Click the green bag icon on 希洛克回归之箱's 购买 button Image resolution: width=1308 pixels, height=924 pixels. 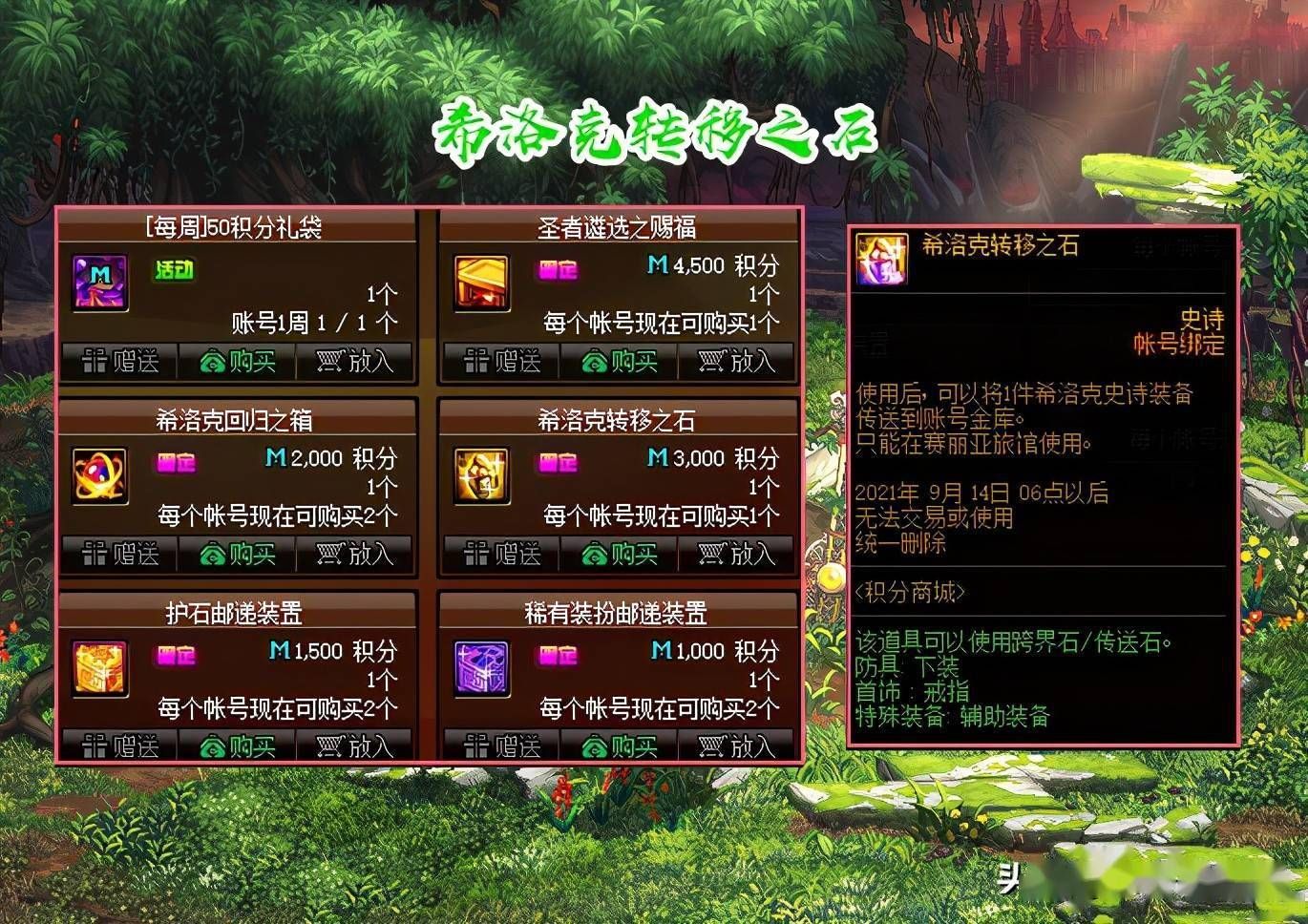(x=212, y=554)
